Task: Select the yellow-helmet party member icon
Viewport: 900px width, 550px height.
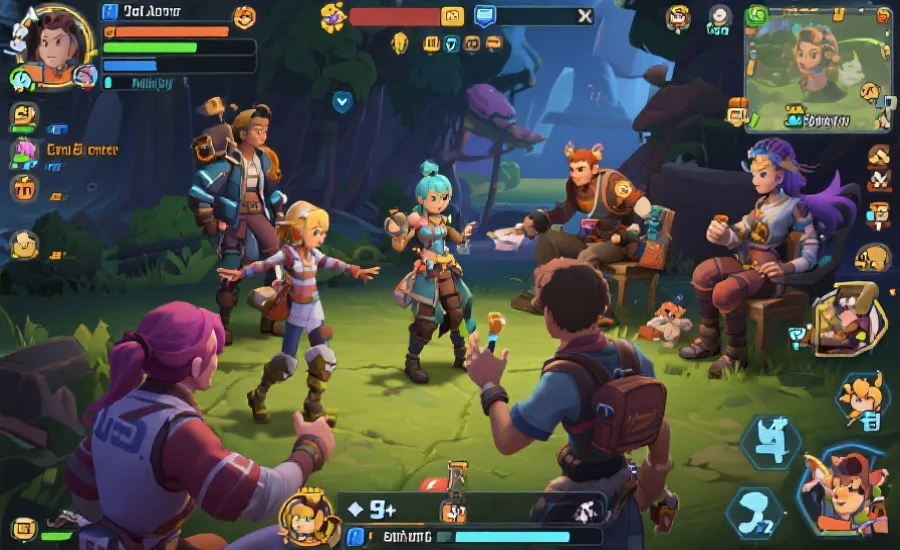Action: point(24,116)
